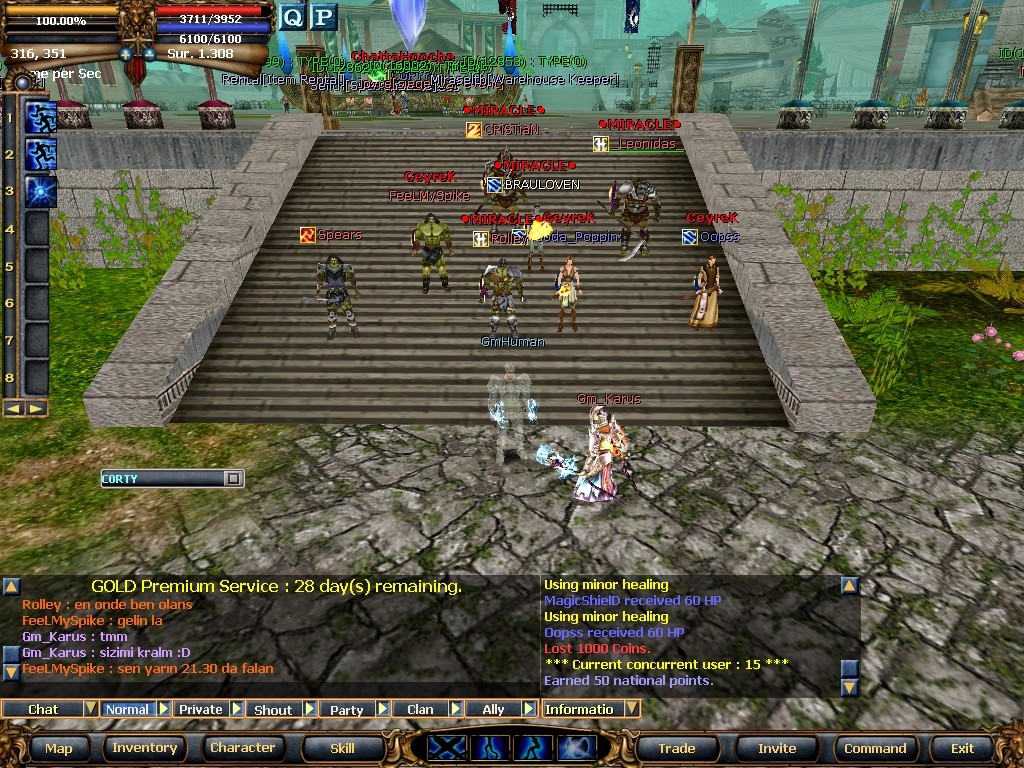Open the Command menu
Screen dimensions: 1024x768
pyautogui.click(x=875, y=748)
